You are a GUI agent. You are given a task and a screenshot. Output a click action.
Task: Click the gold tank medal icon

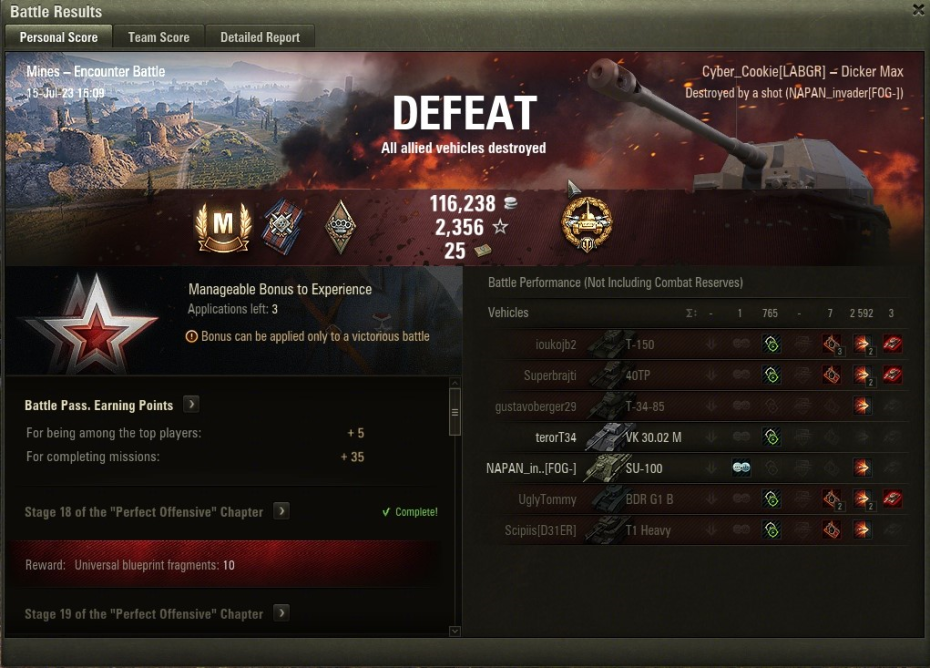tap(587, 224)
